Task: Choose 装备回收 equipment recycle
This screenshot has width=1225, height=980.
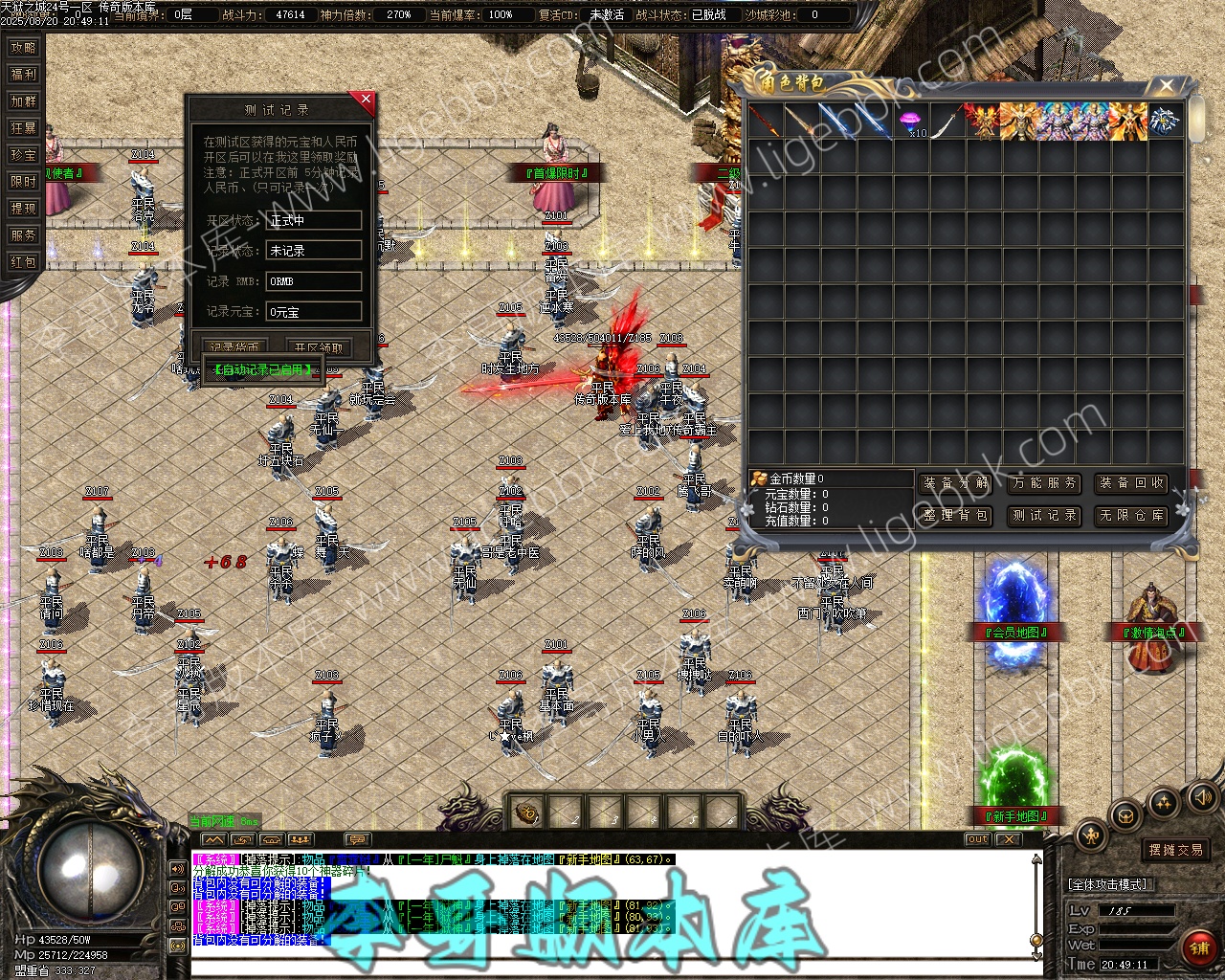Action: 1131,483
